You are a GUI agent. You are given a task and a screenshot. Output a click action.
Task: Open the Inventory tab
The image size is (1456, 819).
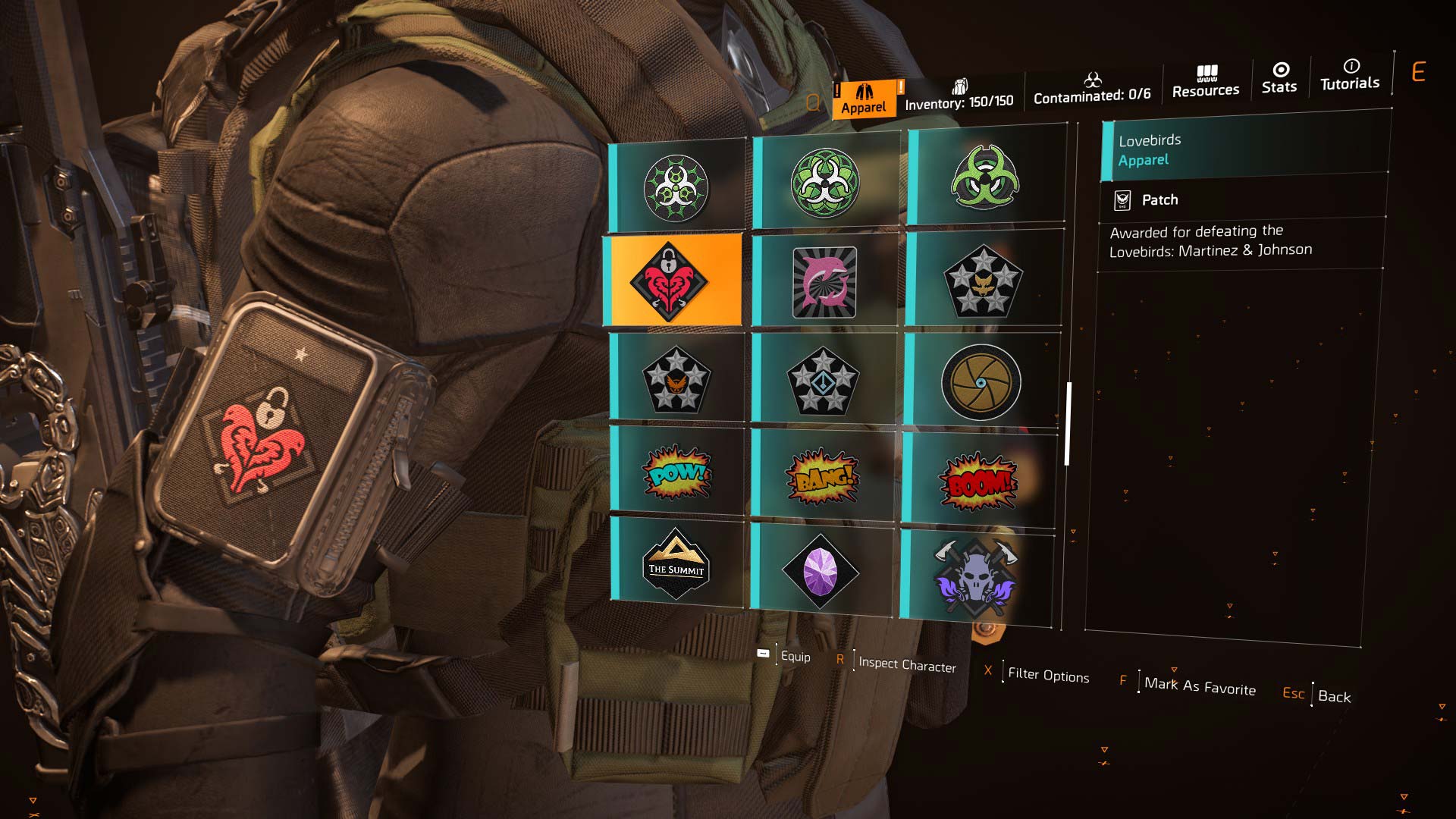tap(959, 96)
